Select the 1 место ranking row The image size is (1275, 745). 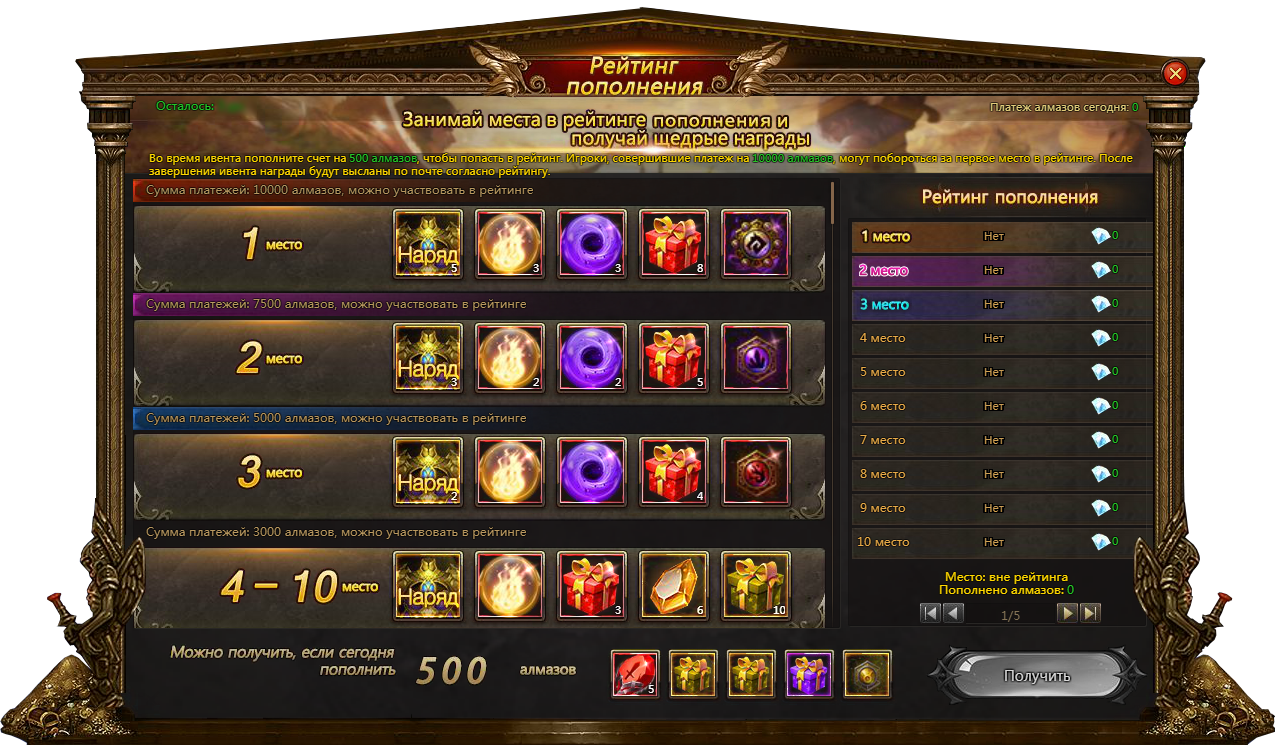(1000, 237)
